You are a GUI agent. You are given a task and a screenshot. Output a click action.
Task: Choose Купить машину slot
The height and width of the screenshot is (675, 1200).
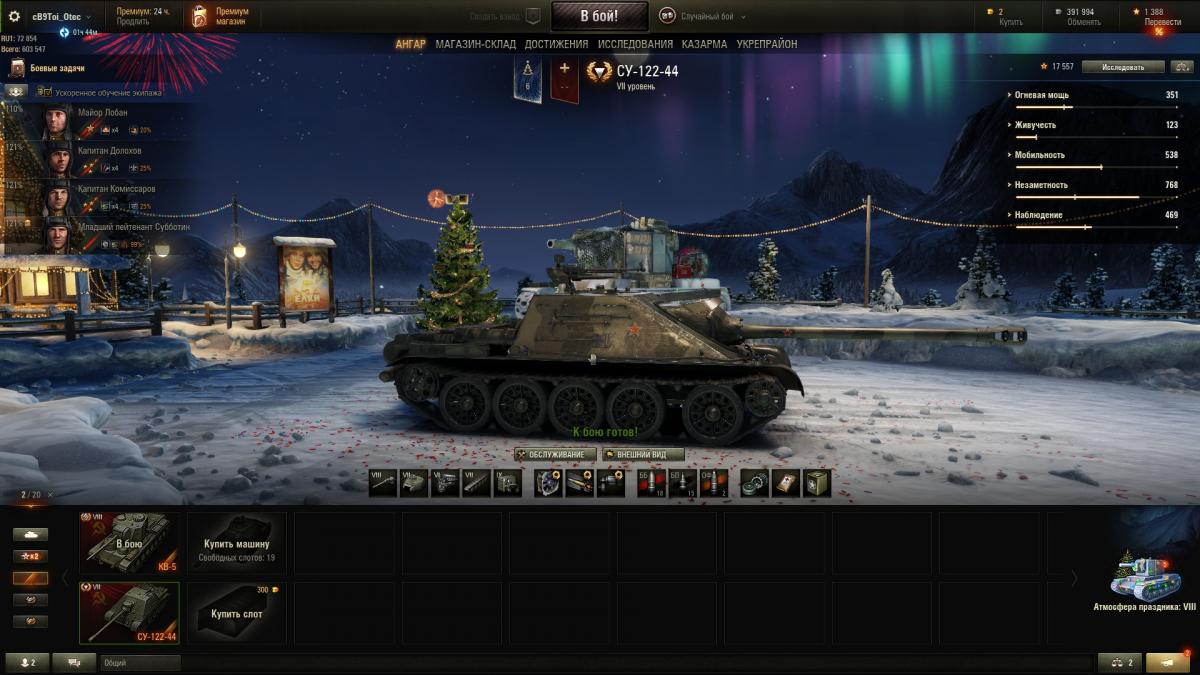pos(237,542)
